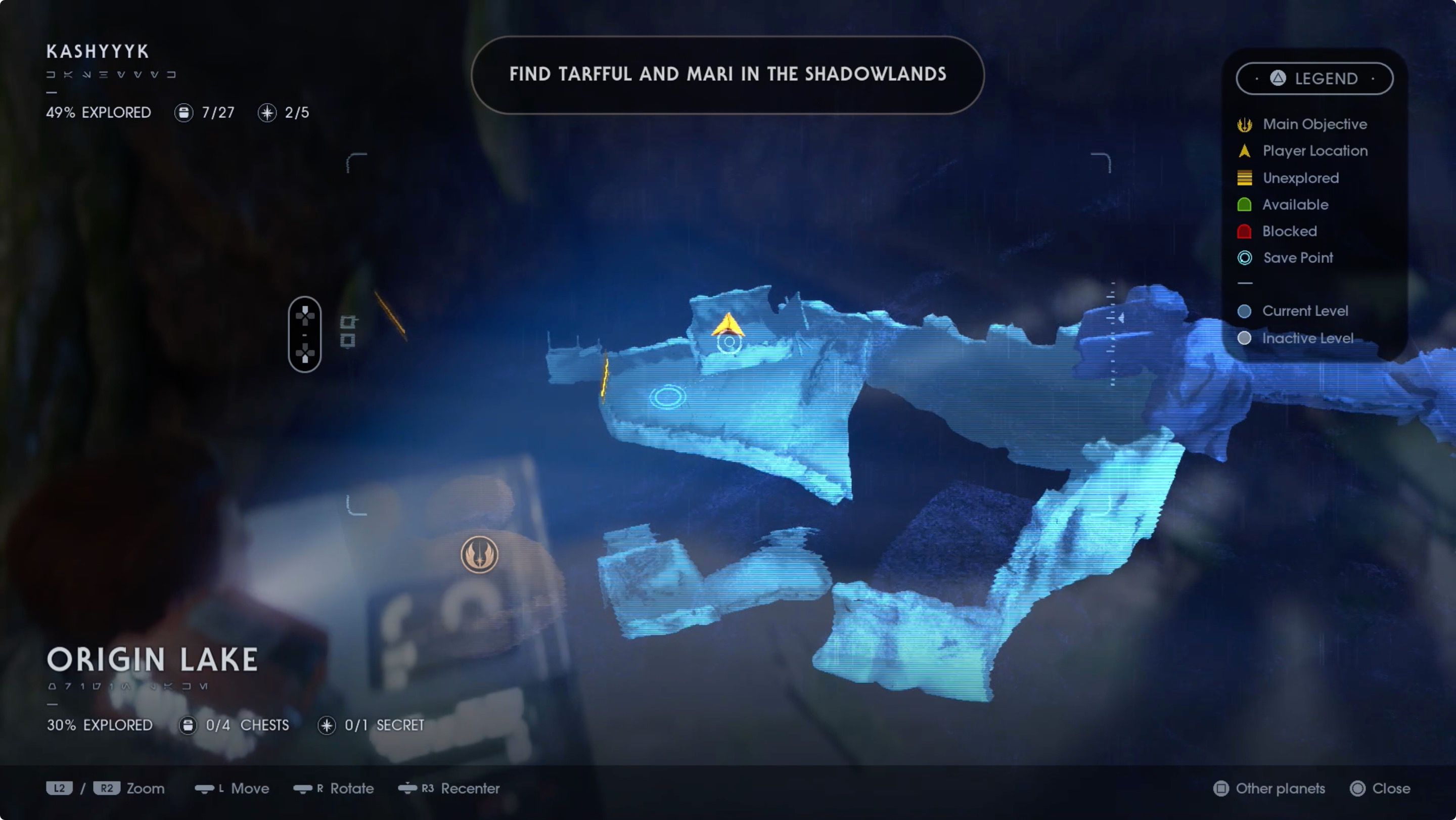Click the upper map layer level selector
This screenshot has height=820, width=1456.
click(x=348, y=322)
